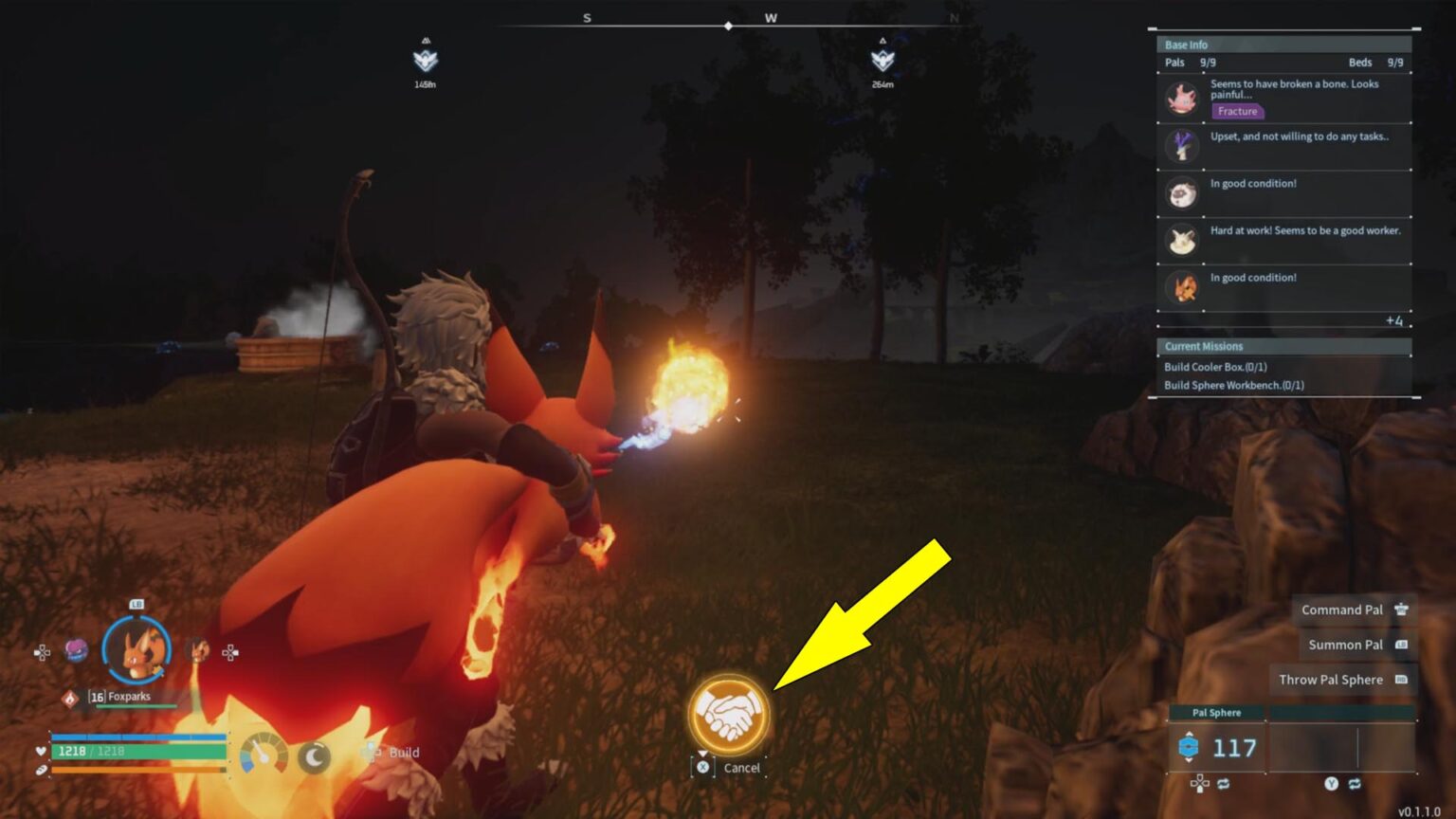The height and width of the screenshot is (819, 1456).
Task: Click the temperature gauge dial
Action: tap(262, 754)
